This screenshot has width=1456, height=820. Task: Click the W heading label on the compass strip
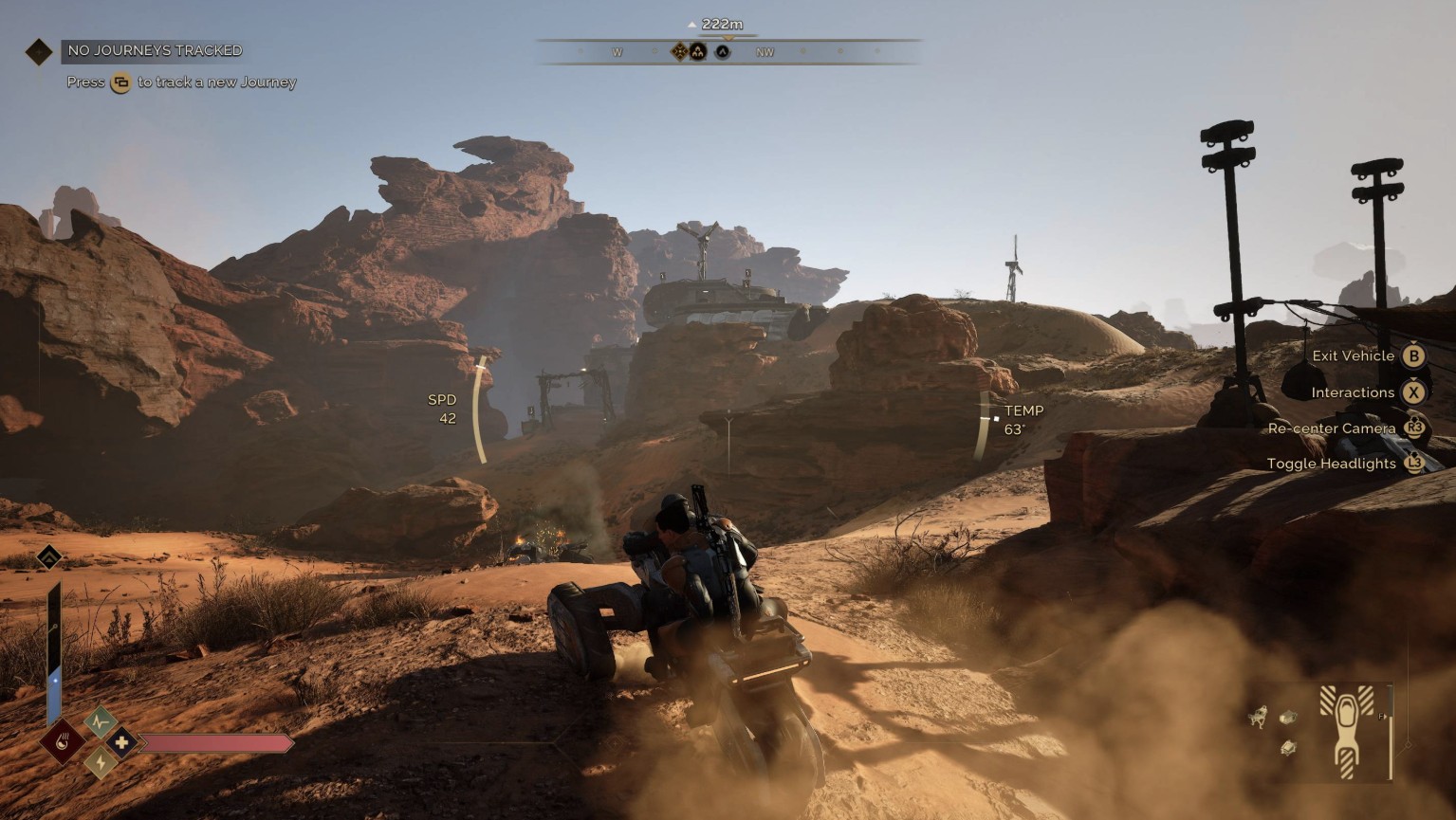coord(617,52)
